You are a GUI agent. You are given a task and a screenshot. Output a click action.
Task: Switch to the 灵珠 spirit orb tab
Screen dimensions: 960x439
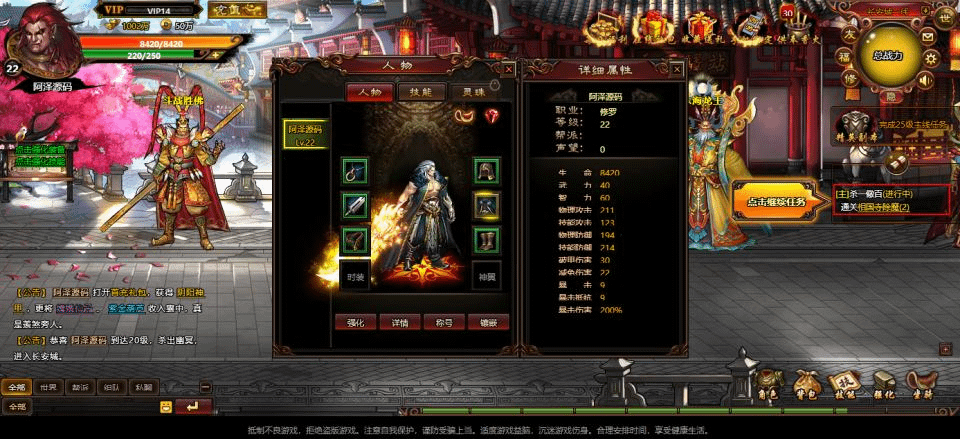460,91
